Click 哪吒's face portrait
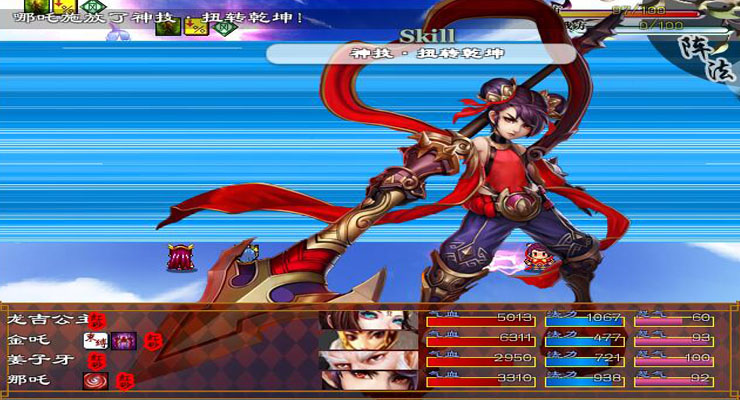740x400 pixels. (x=368, y=381)
